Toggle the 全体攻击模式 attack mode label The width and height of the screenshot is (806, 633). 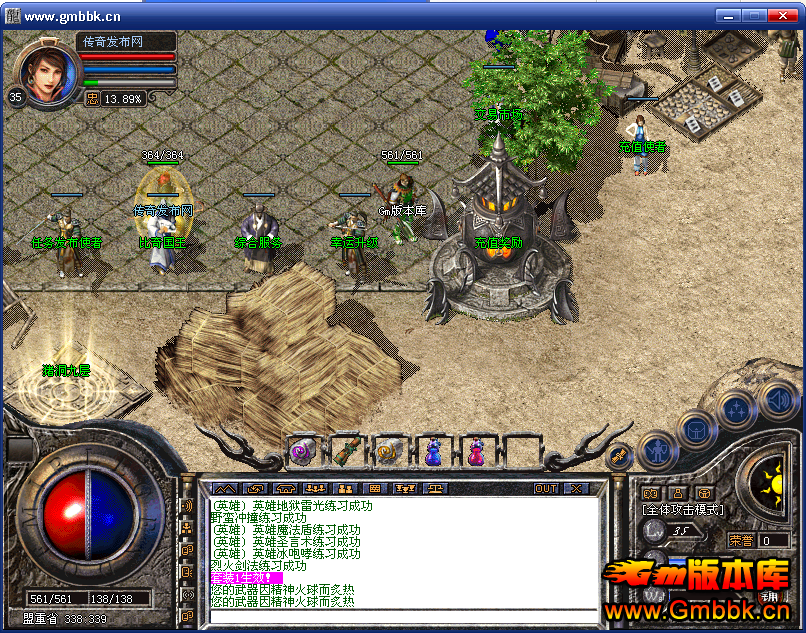[683, 510]
